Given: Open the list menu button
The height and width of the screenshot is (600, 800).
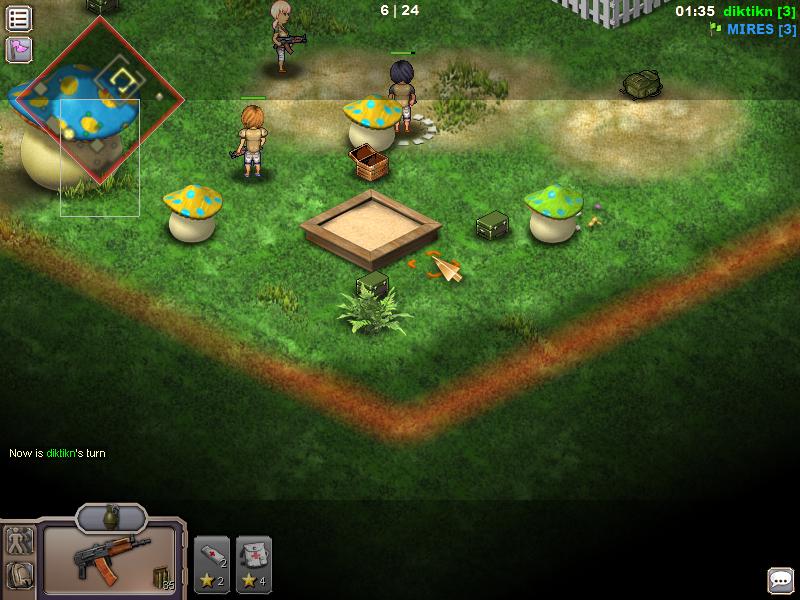Looking at the screenshot, I should (x=19, y=18).
